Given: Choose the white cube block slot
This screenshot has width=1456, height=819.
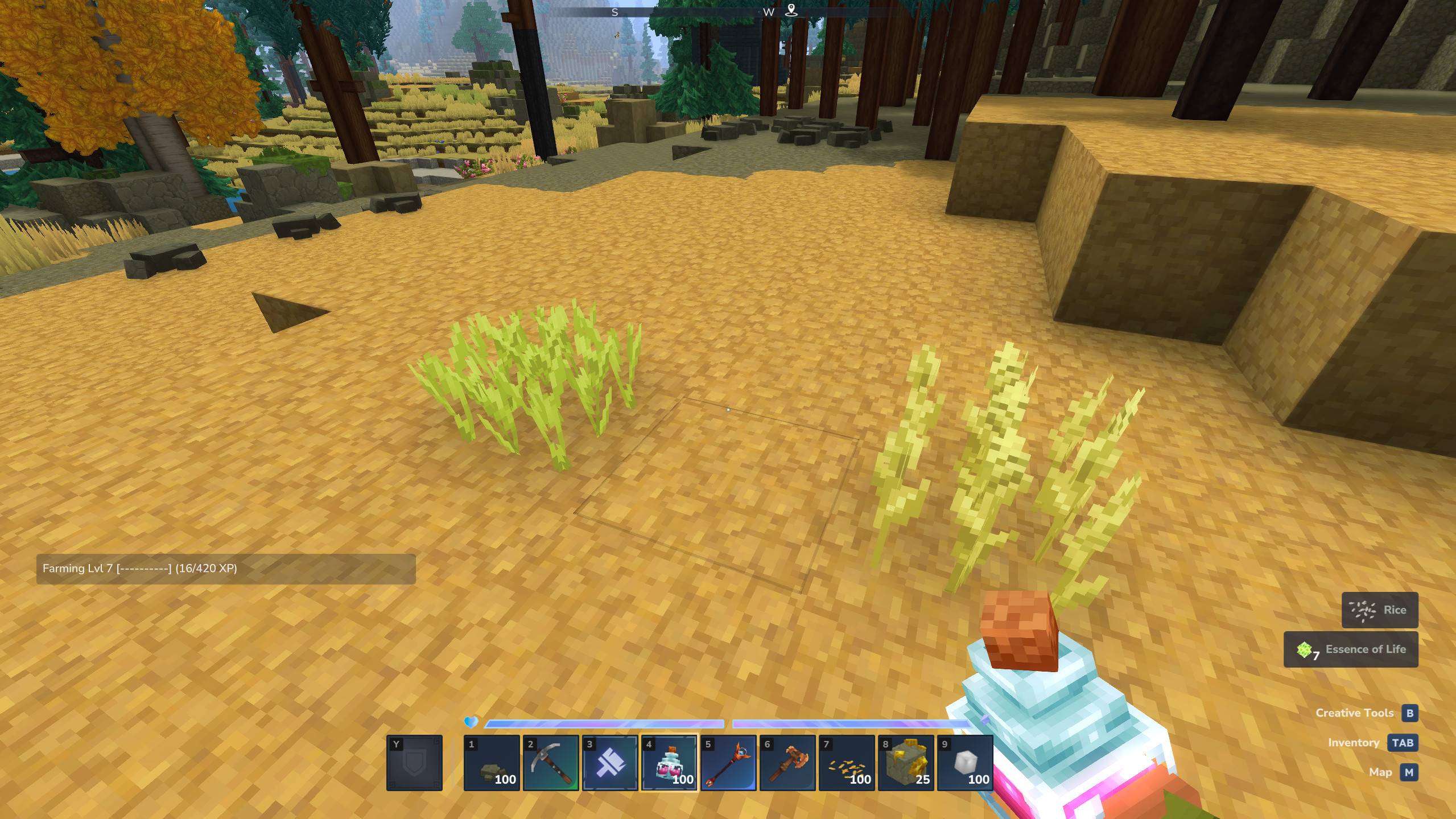Looking at the screenshot, I should [x=965, y=763].
